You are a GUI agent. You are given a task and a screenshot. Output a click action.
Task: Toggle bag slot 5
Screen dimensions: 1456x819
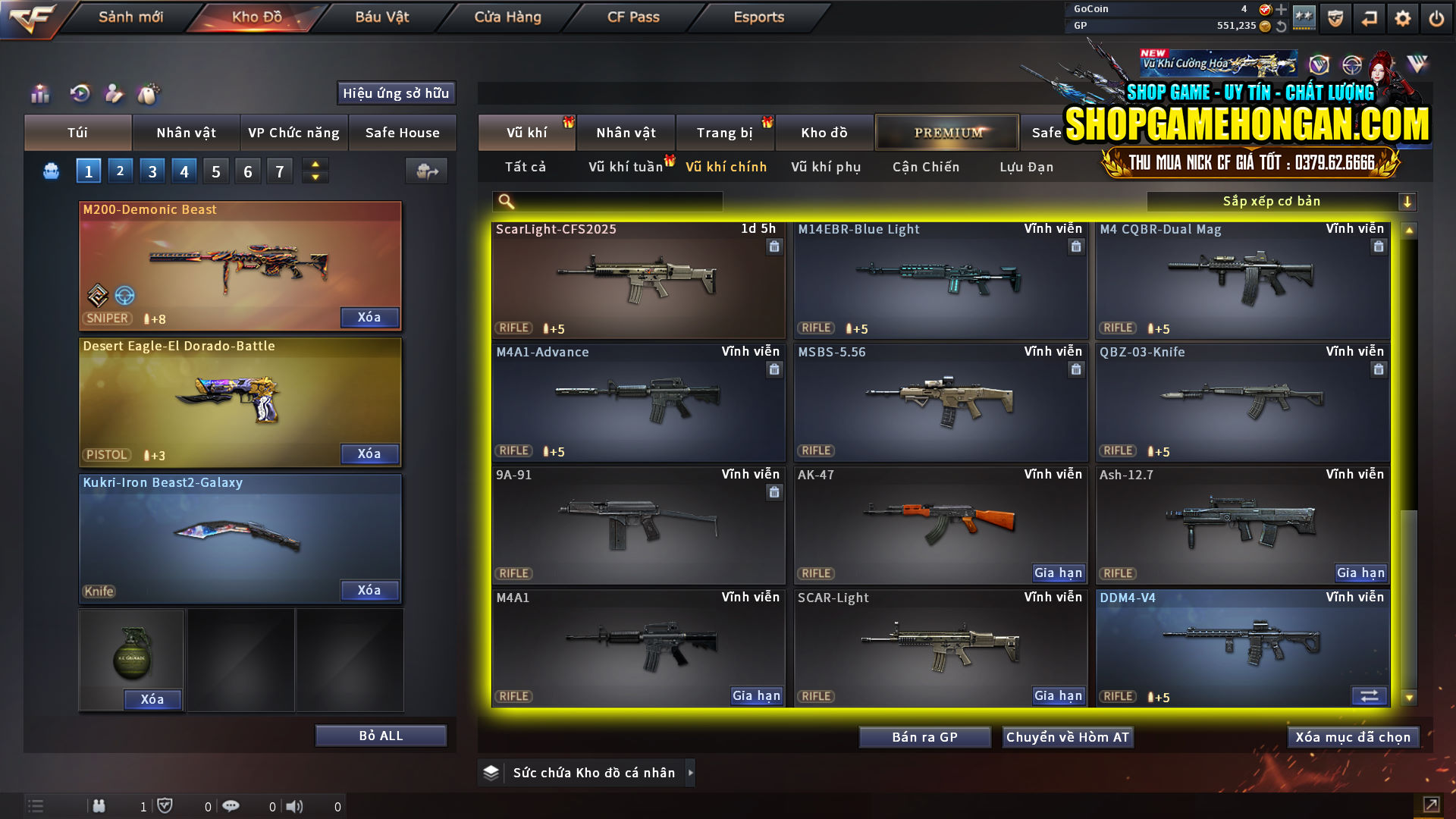(215, 171)
